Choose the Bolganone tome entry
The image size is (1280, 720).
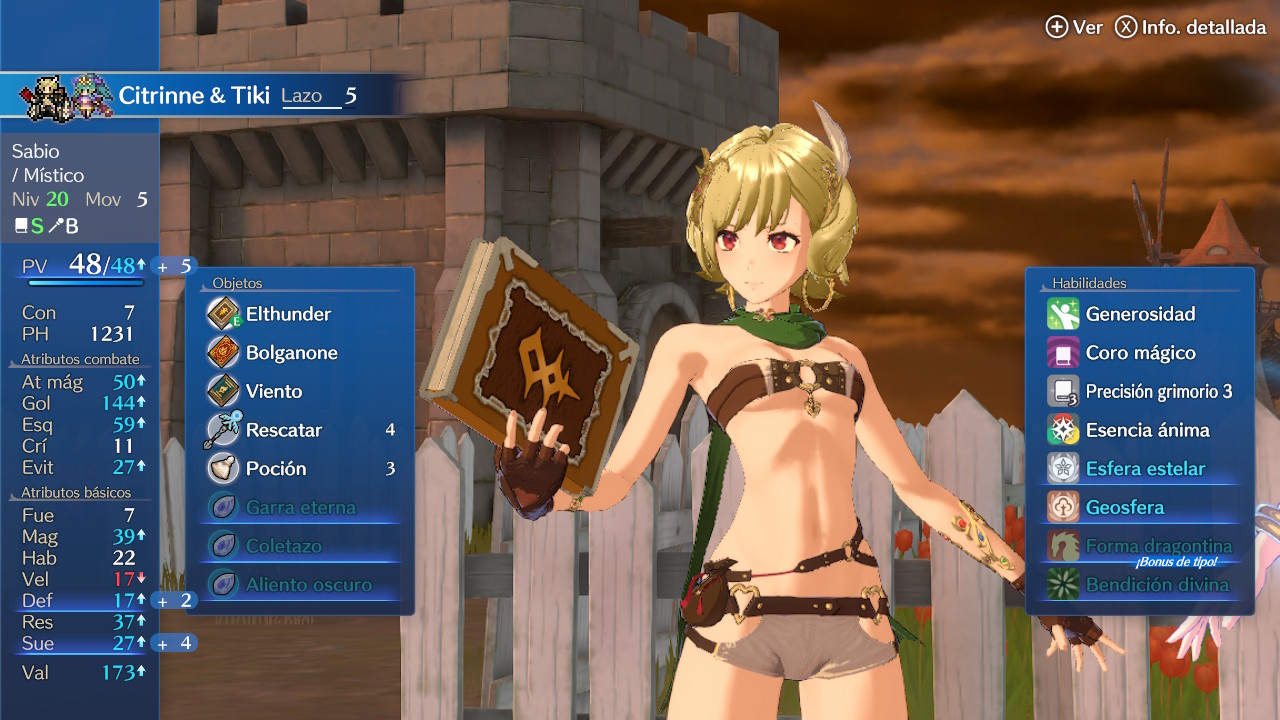(292, 353)
